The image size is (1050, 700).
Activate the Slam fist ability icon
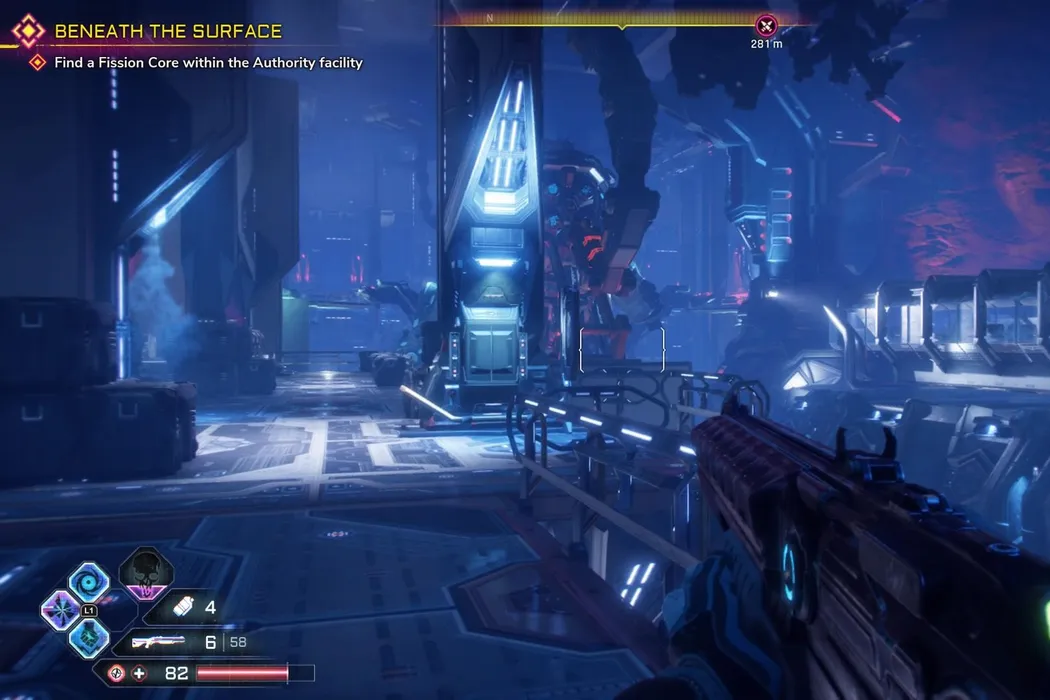pos(88,637)
